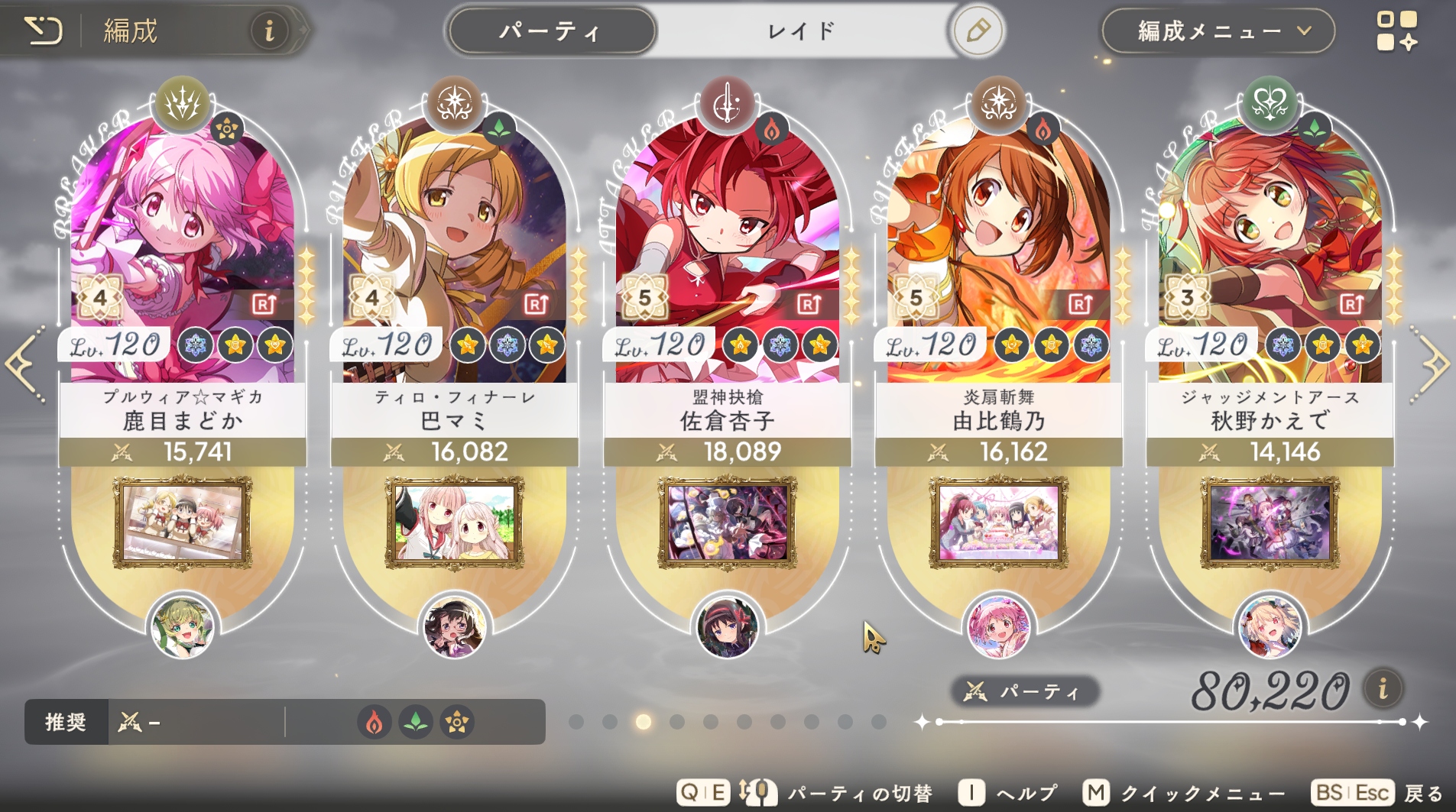Open the party power info button
This screenshot has width=1456, height=812.
pyautogui.click(x=1383, y=689)
